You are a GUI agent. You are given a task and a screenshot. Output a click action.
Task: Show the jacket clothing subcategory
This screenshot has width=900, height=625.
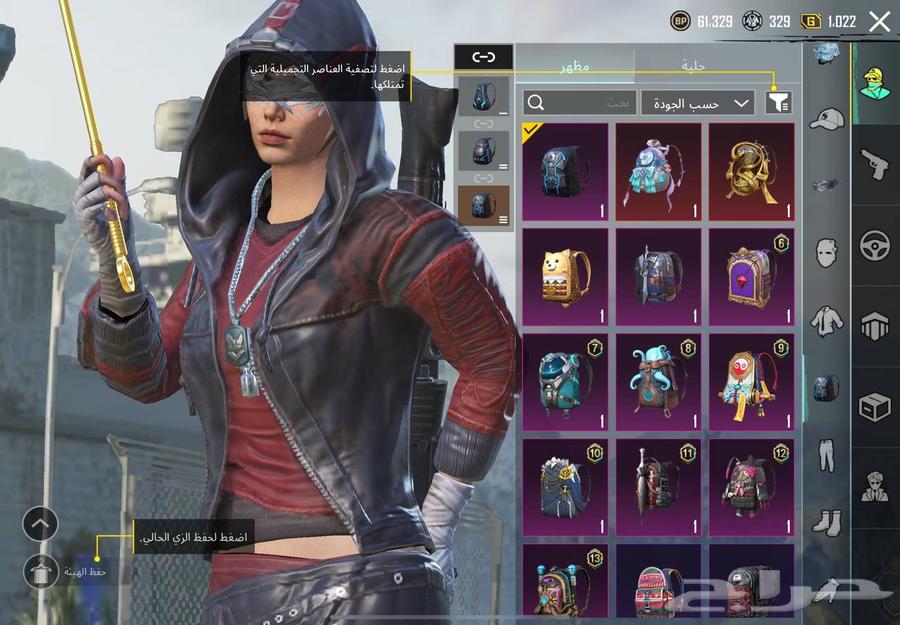(827, 320)
